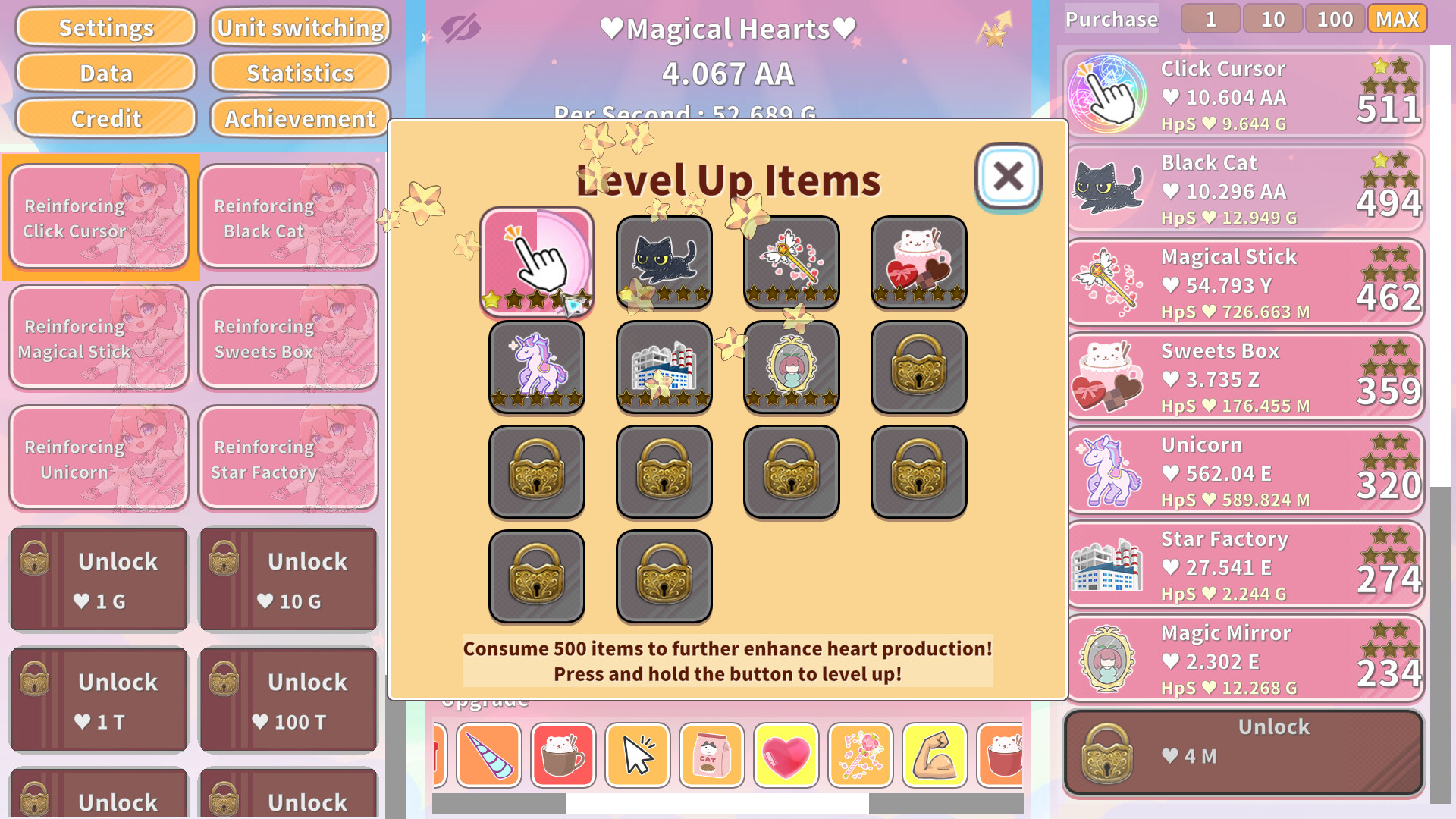
Task: Open the Statistics menu
Action: [300, 73]
